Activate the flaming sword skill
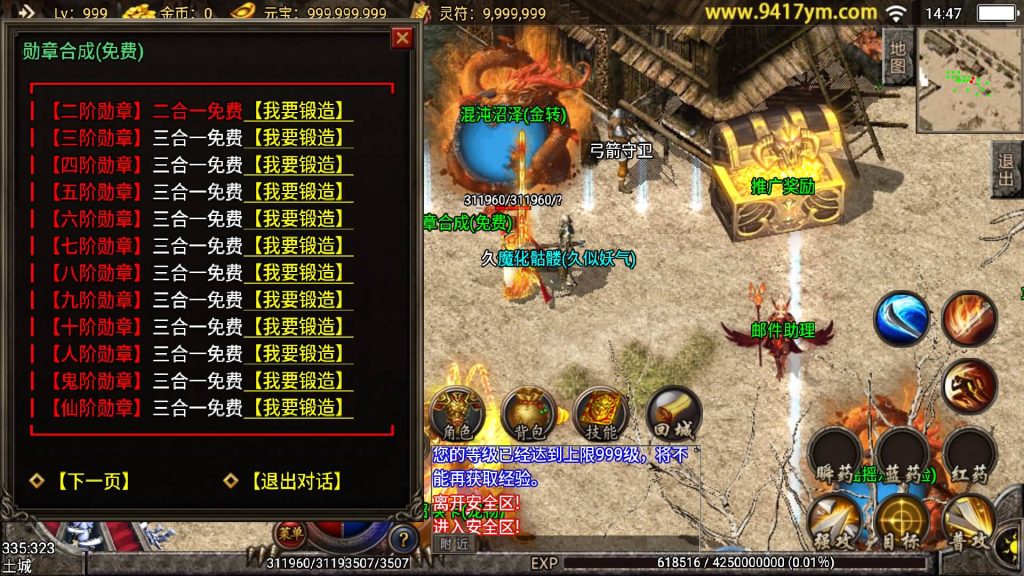The image size is (1024, 576). (969, 318)
